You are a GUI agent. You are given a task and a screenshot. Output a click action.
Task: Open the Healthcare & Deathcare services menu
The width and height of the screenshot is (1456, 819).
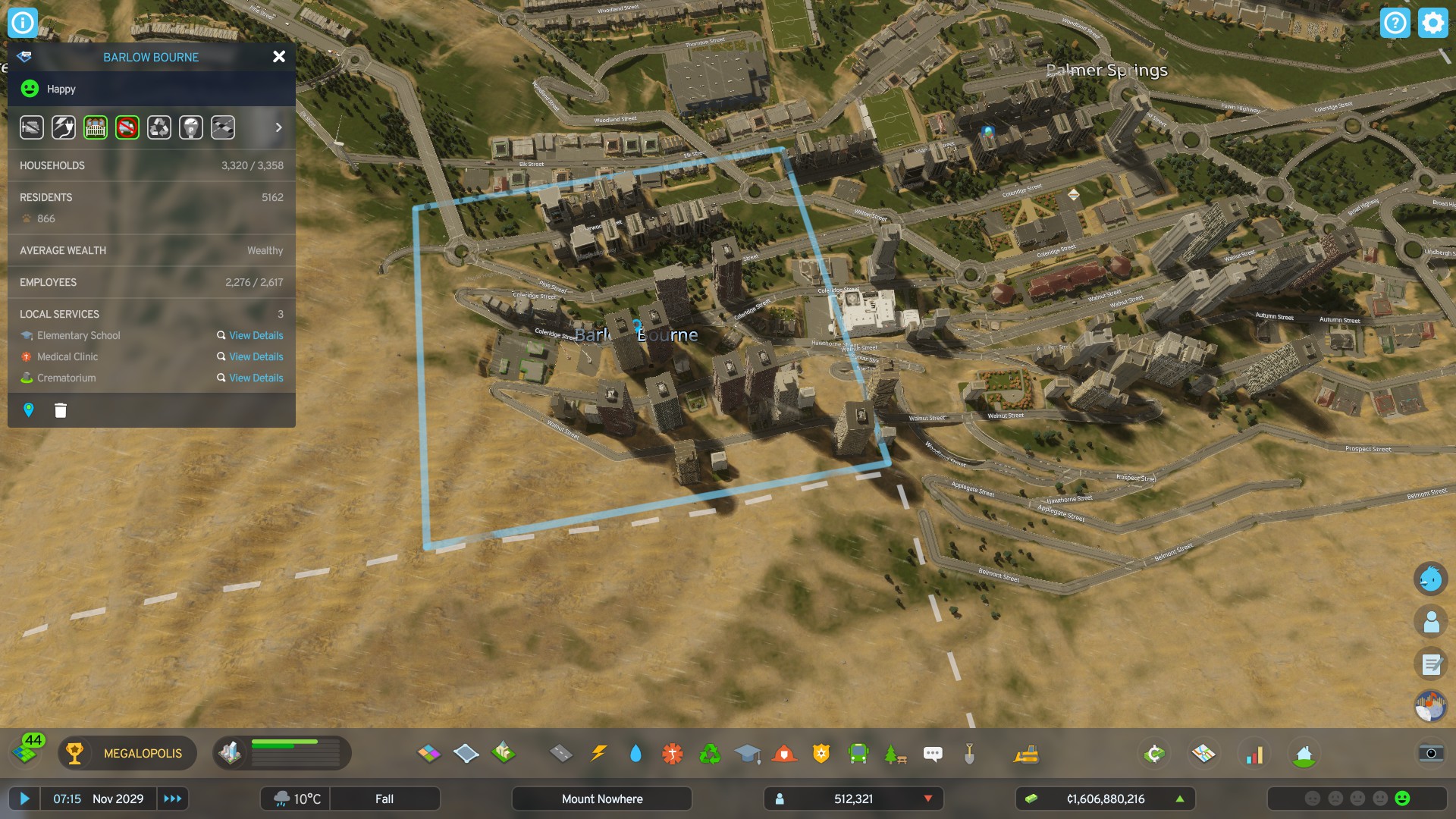coord(673,753)
